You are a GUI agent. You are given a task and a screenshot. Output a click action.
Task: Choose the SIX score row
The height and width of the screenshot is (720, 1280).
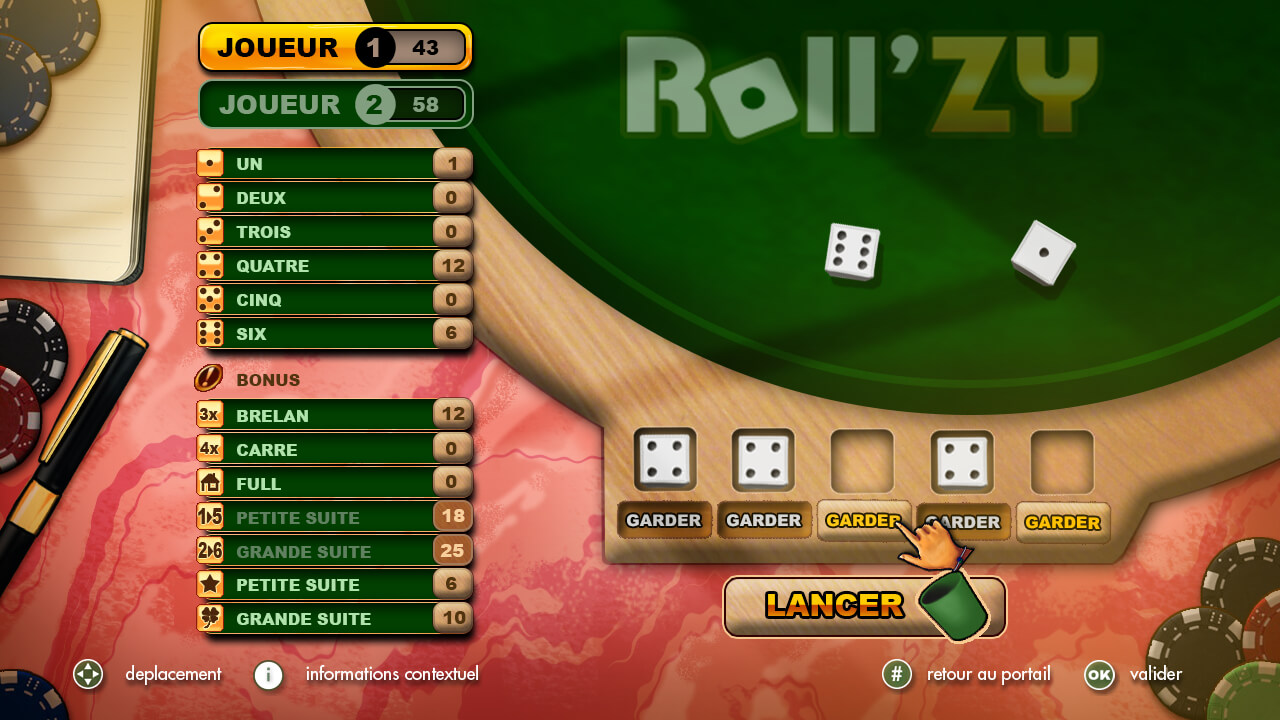334,334
